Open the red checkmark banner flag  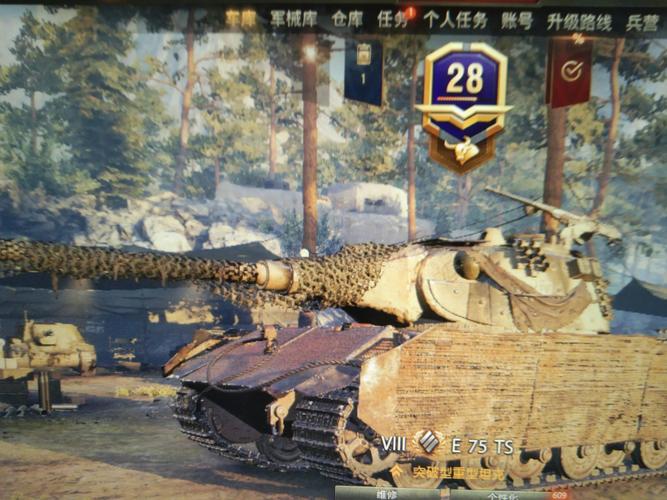coord(570,71)
